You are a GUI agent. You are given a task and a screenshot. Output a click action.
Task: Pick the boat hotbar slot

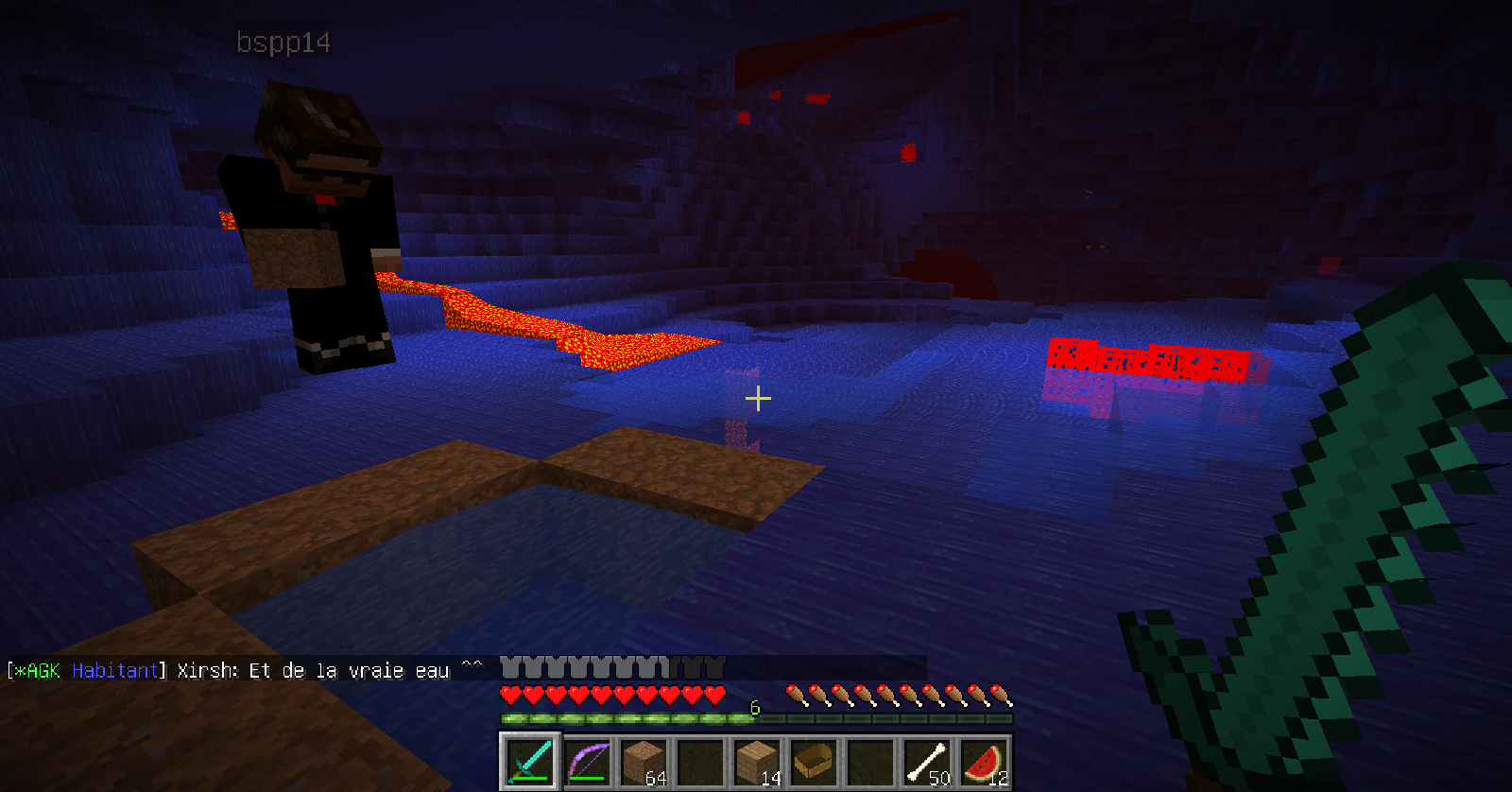pyautogui.click(x=814, y=761)
